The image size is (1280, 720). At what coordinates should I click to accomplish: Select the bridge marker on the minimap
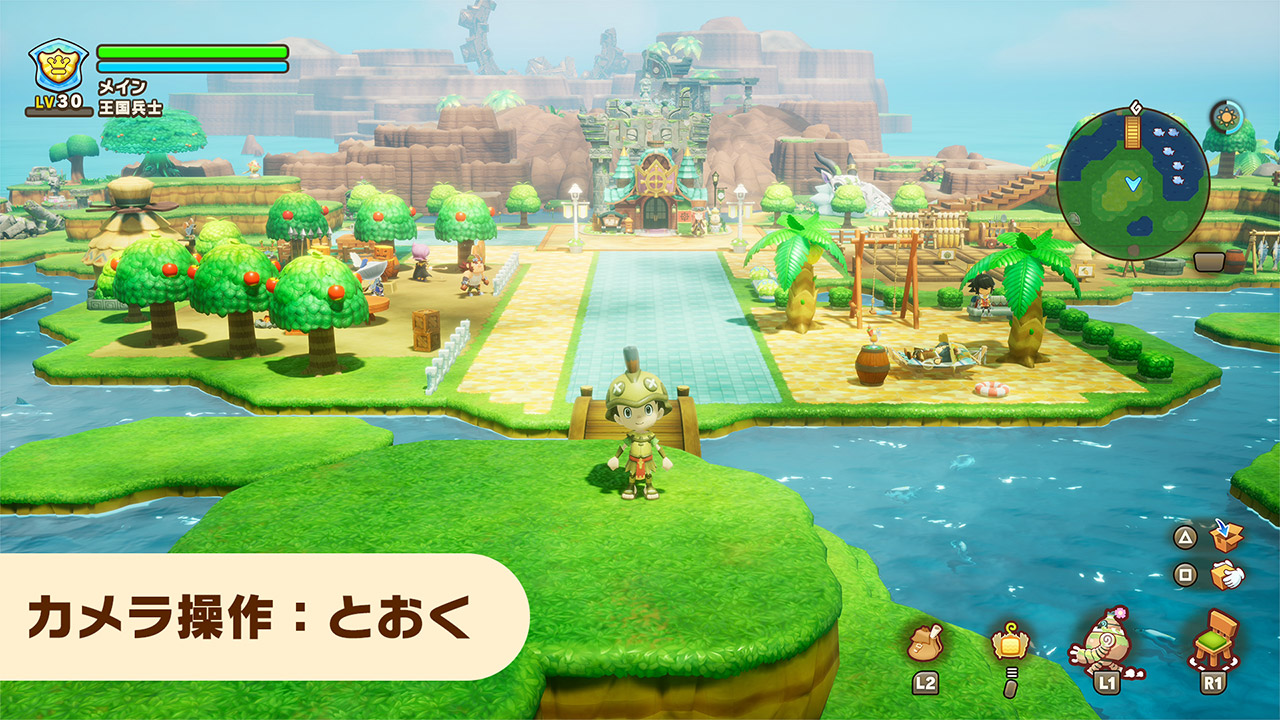(1133, 132)
